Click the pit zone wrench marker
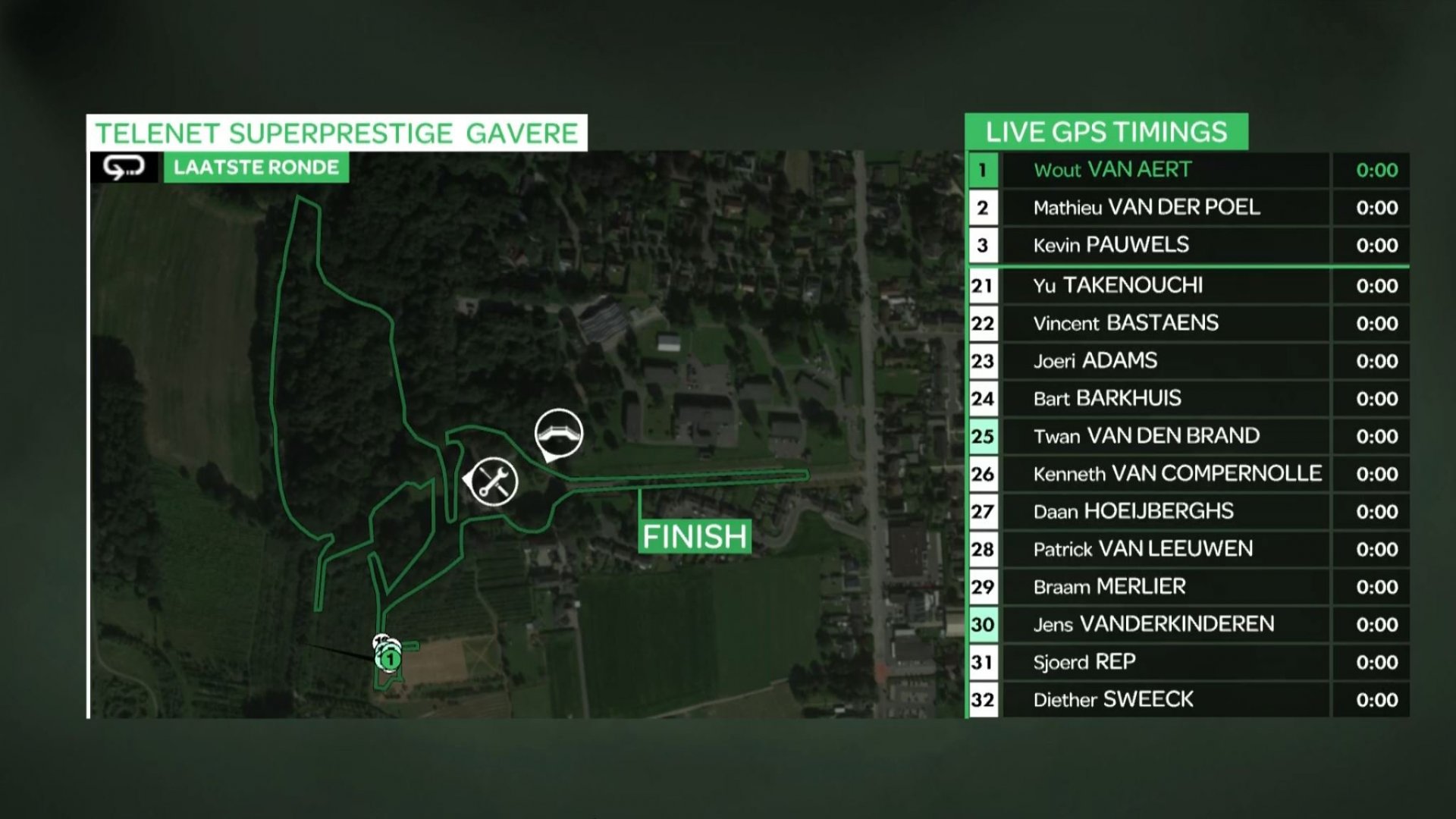1456x819 pixels. pos(494,481)
